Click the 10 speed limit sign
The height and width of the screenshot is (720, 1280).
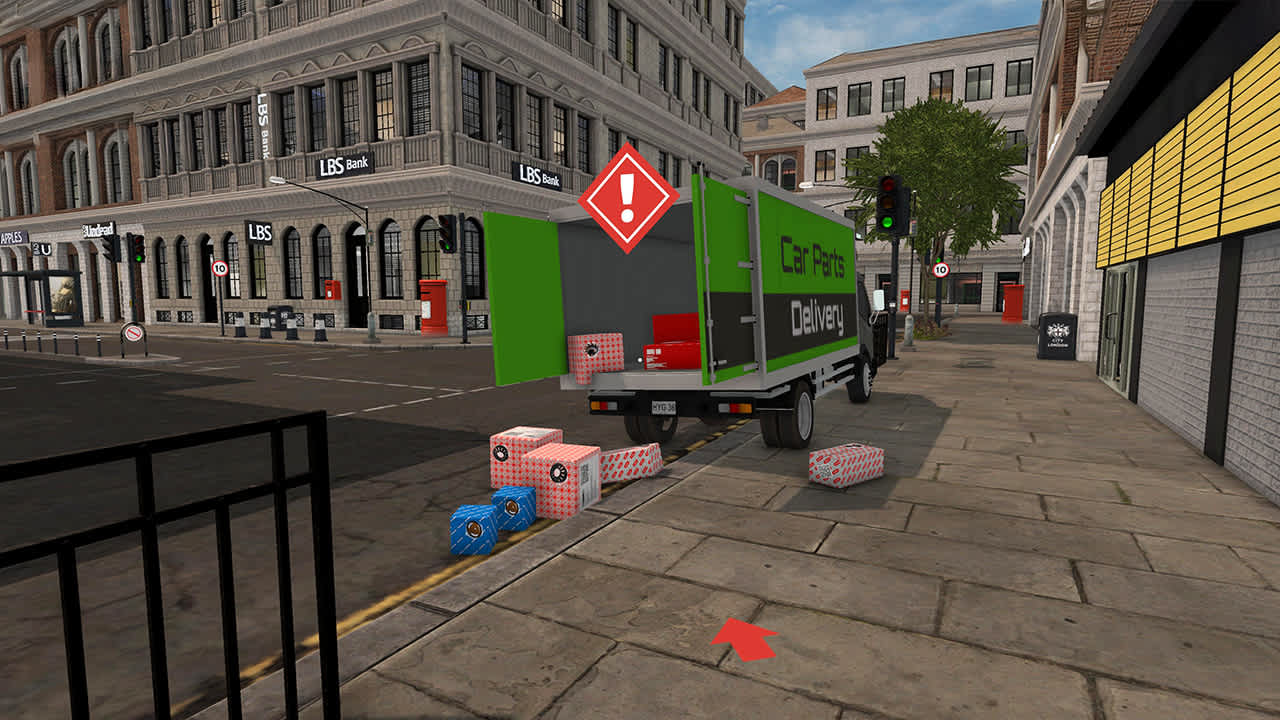[x=219, y=268]
